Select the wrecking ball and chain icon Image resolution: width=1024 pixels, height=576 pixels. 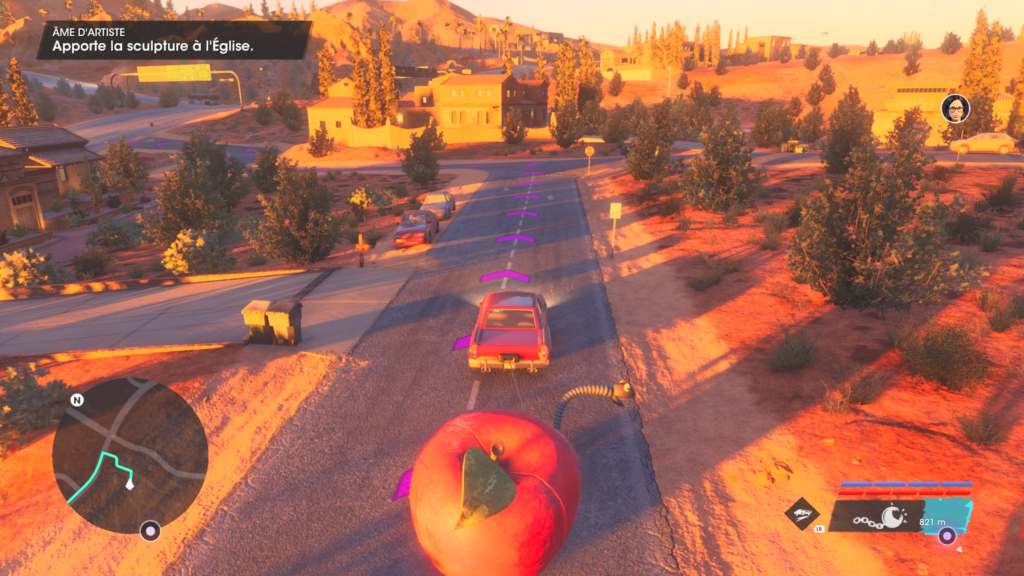(884, 517)
